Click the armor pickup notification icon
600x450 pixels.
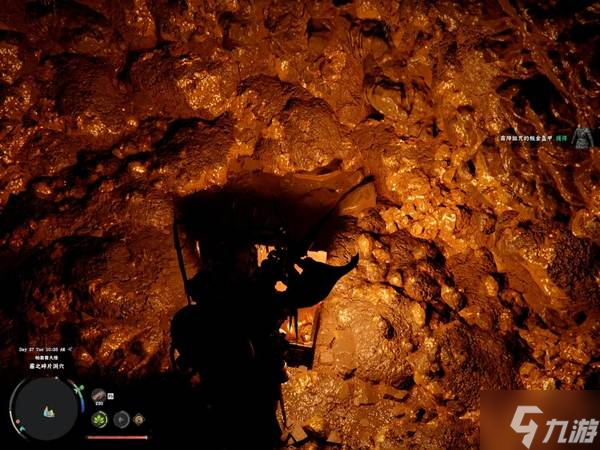[x=580, y=140]
